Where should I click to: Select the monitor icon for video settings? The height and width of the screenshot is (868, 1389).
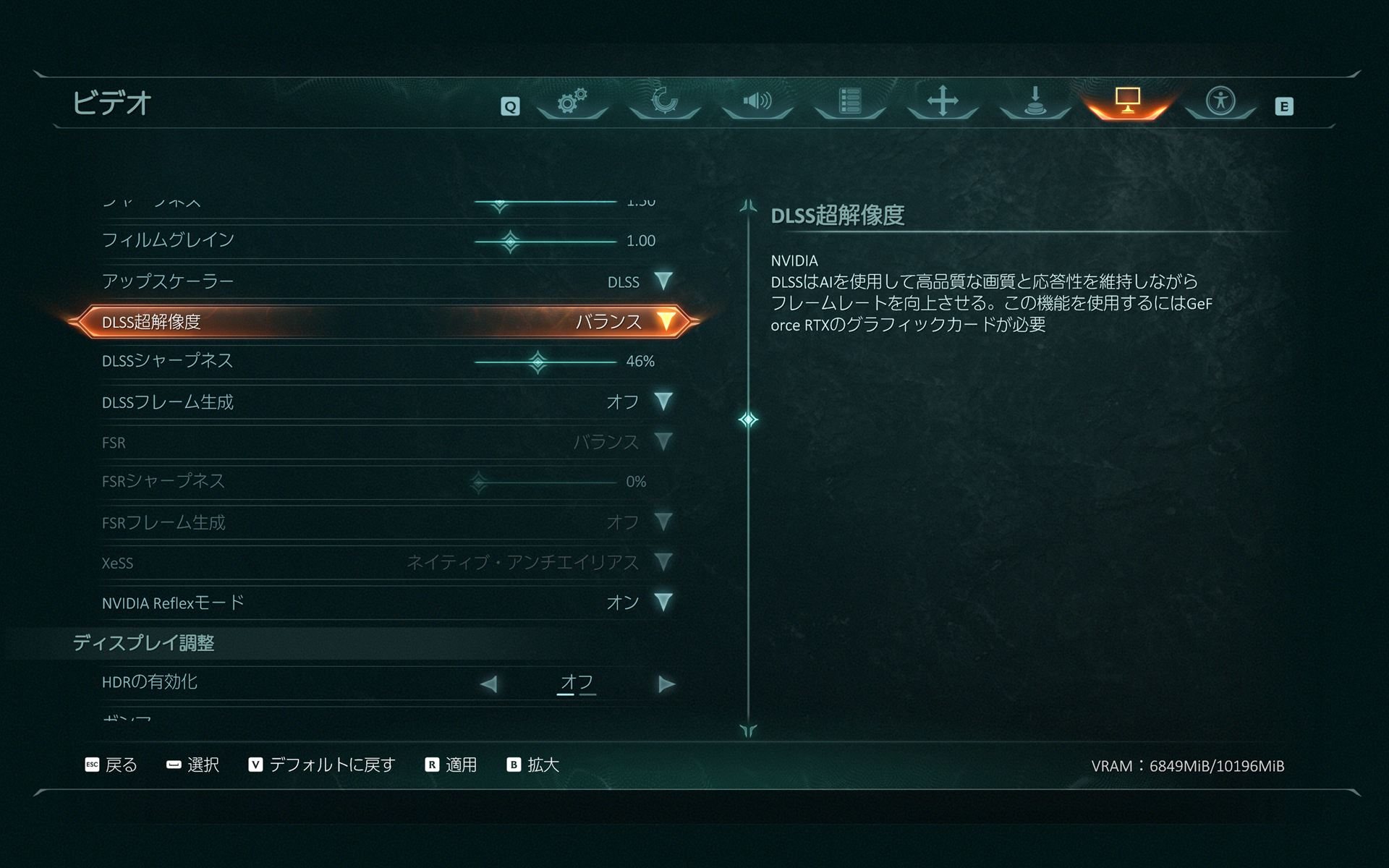[1126, 103]
